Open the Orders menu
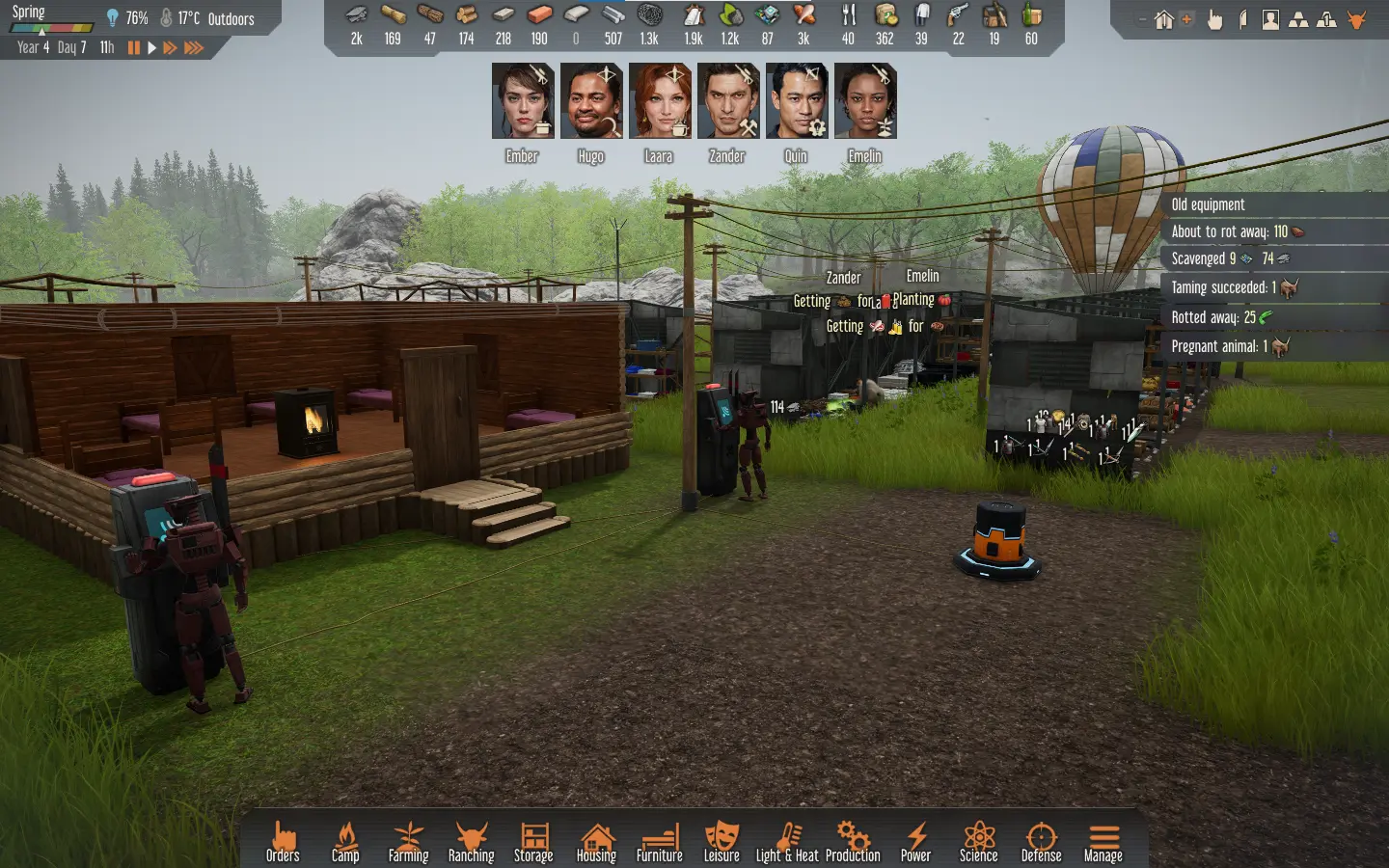The height and width of the screenshot is (868, 1389). click(x=283, y=841)
